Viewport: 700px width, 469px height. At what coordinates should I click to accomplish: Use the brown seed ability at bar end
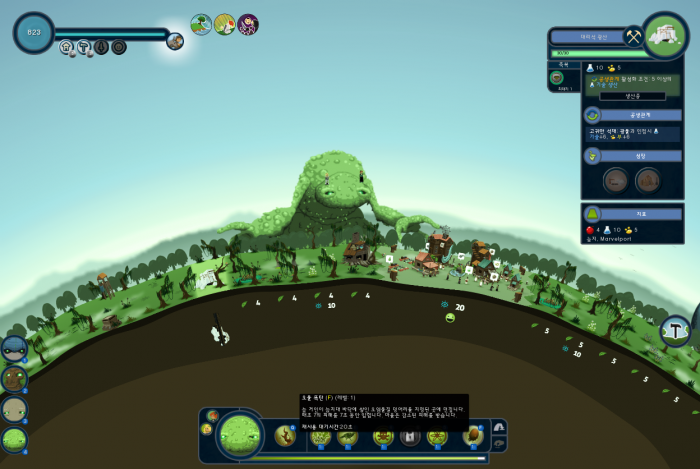[x=473, y=435]
